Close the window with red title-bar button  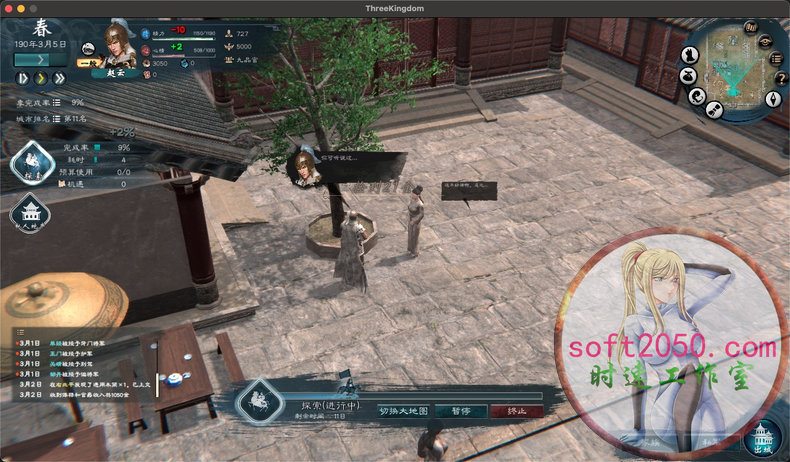coord(8,8)
